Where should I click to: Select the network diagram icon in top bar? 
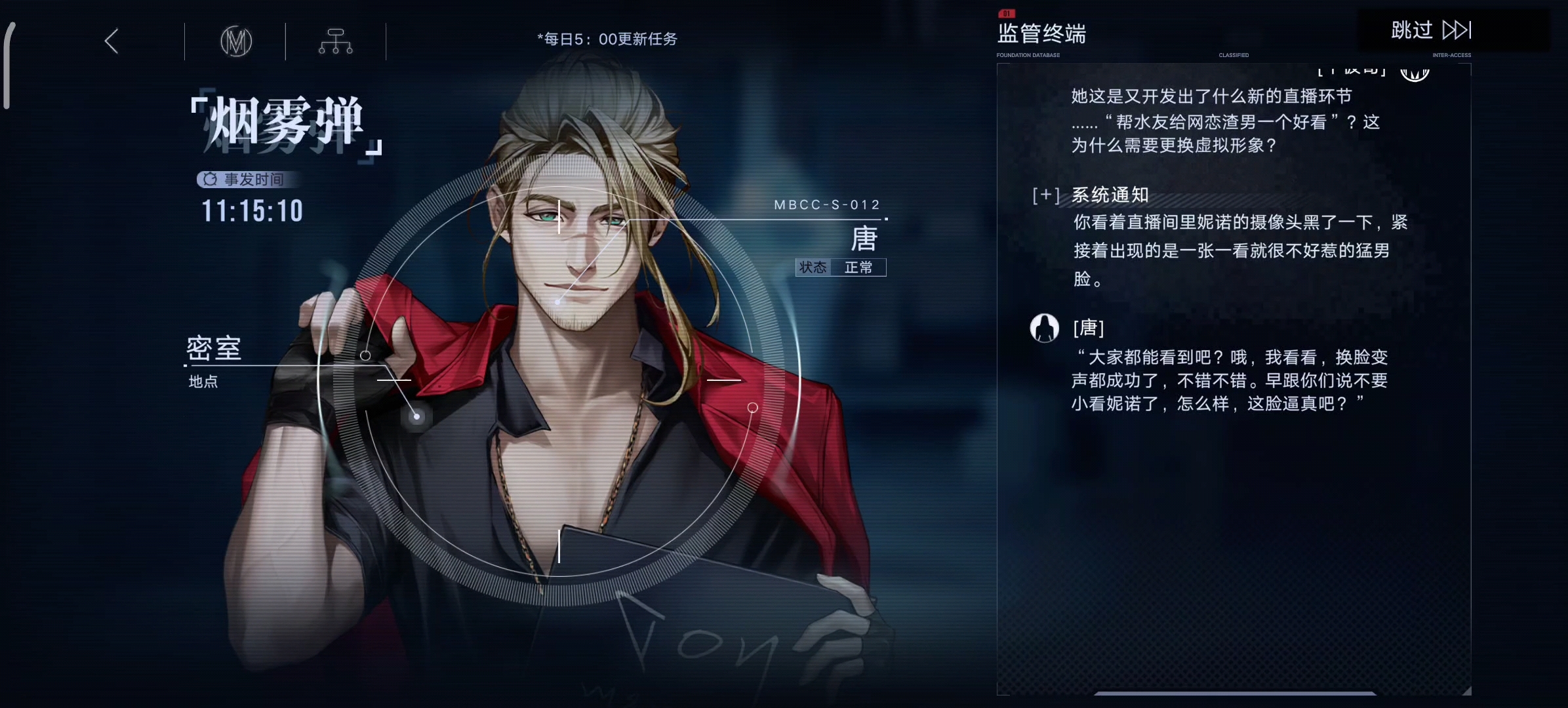(x=336, y=41)
